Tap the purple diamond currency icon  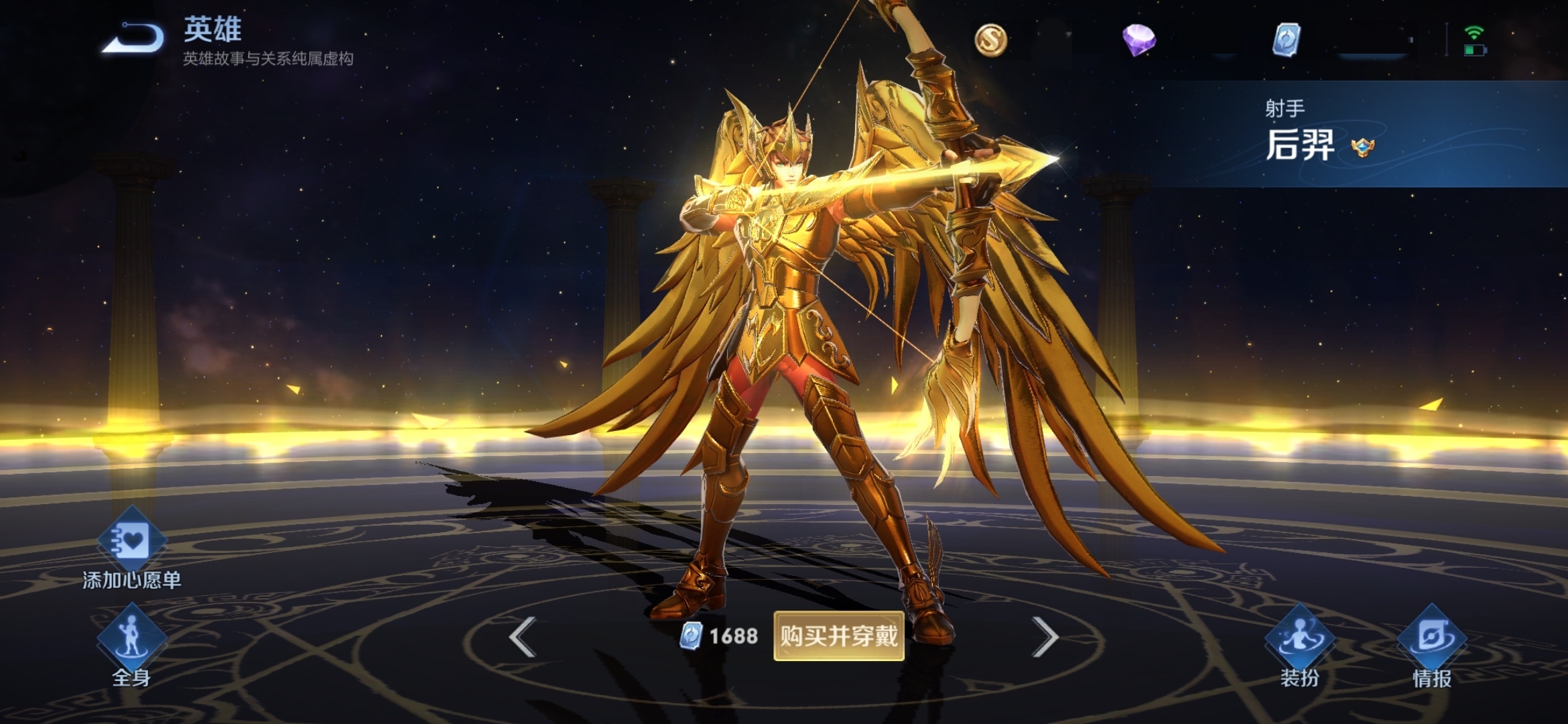click(x=1138, y=40)
